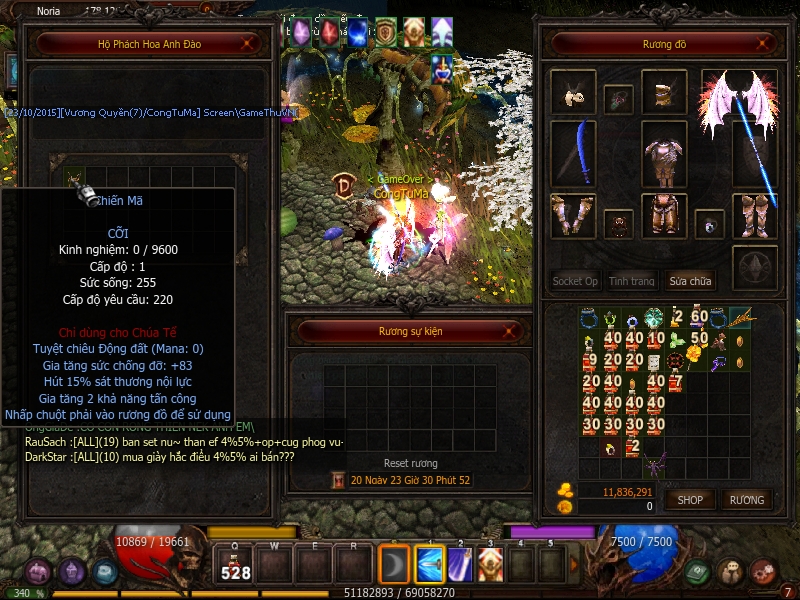
Task: Select the equipped blue curved blade slot
Action: (x=573, y=153)
